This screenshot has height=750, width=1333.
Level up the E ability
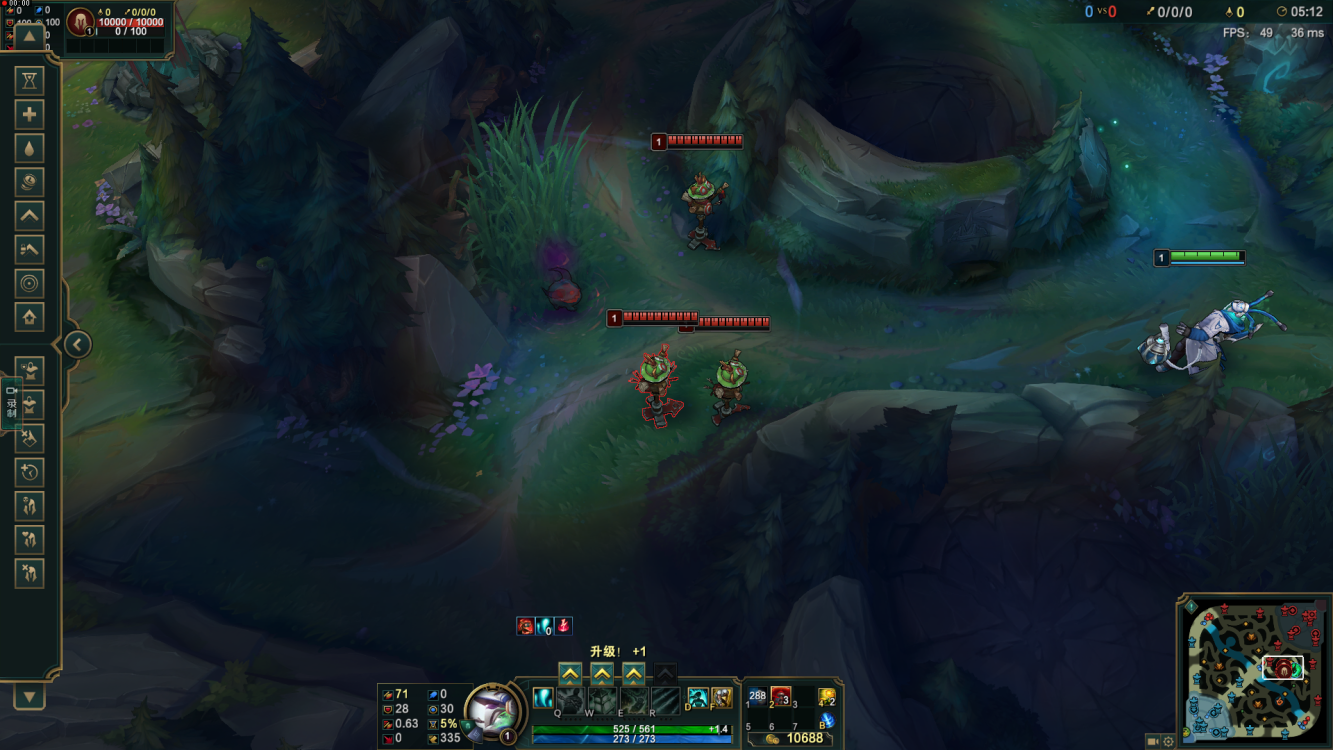(x=634, y=673)
